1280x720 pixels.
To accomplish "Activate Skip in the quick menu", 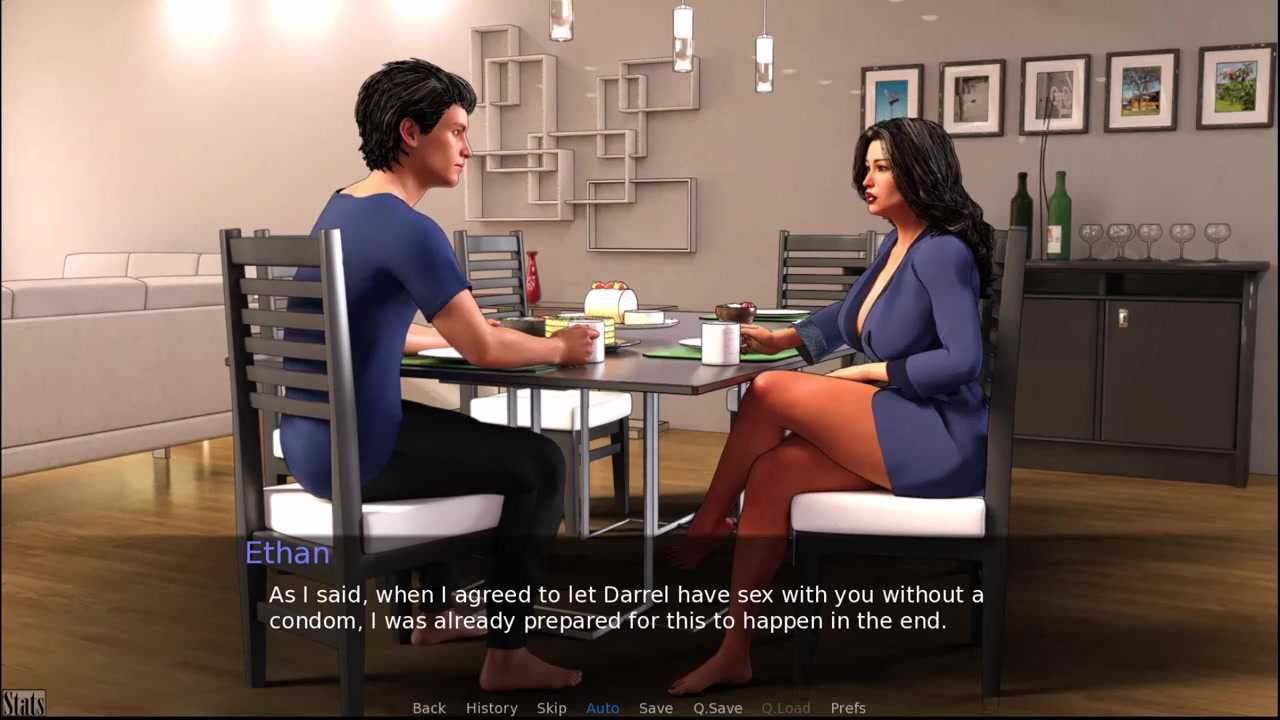I will pyautogui.click(x=551, y=708).
